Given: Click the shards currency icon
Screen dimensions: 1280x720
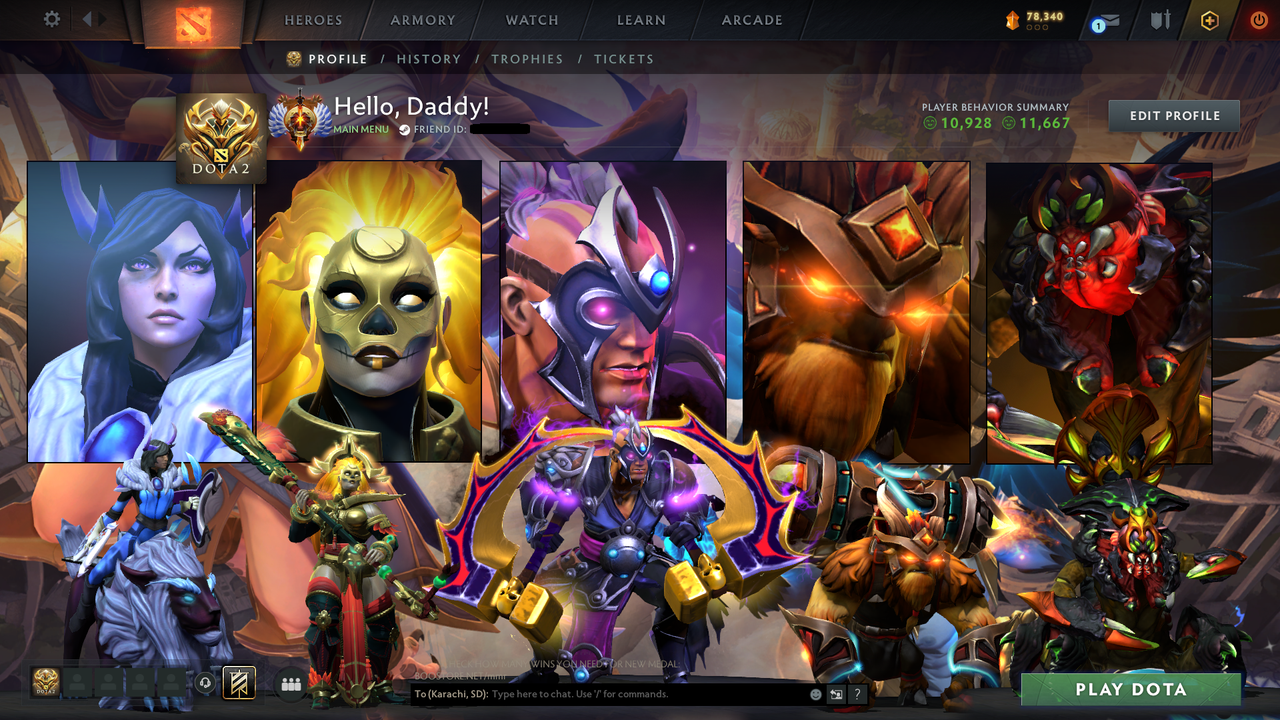Looking at the screenshot, I should (x=1010, y=17).
